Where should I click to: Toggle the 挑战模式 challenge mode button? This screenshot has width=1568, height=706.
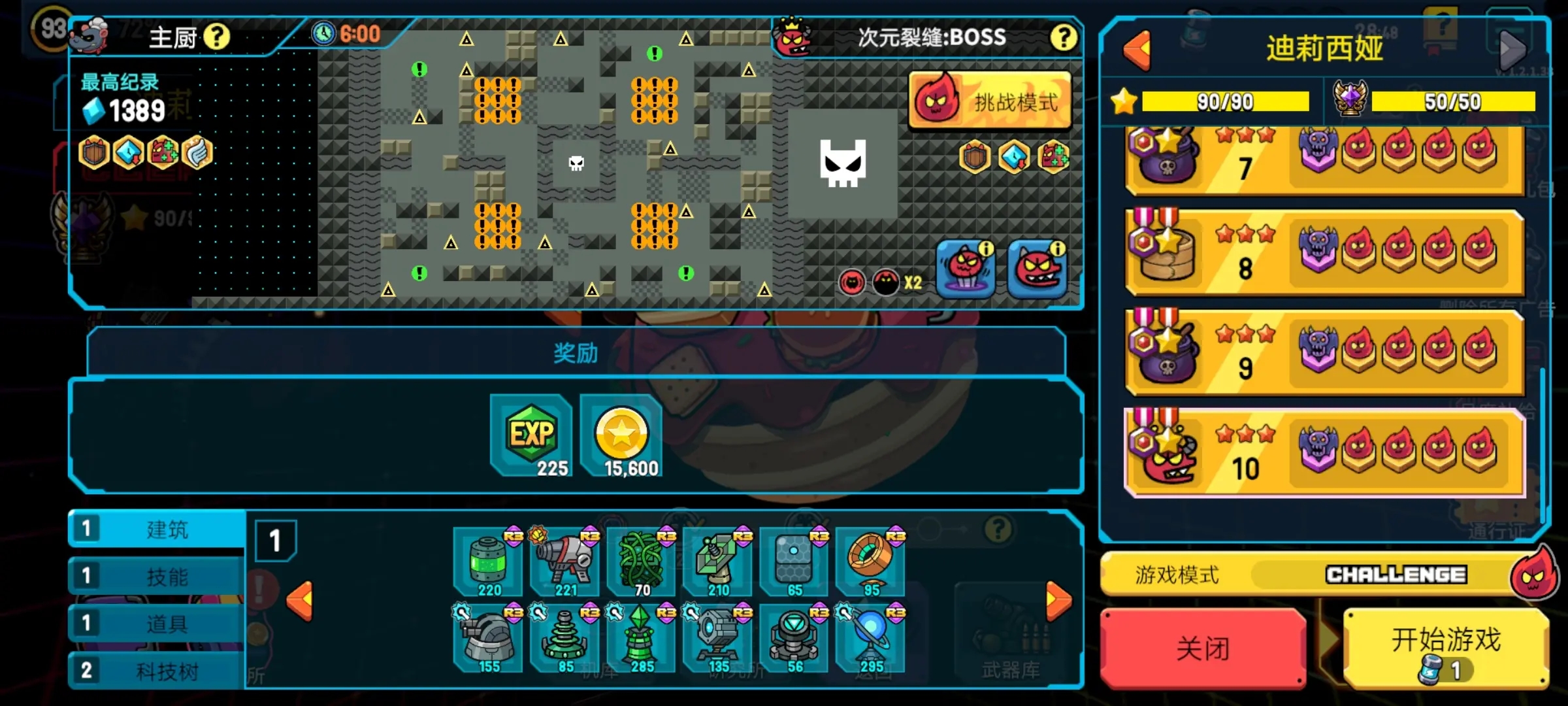(990, 102)
